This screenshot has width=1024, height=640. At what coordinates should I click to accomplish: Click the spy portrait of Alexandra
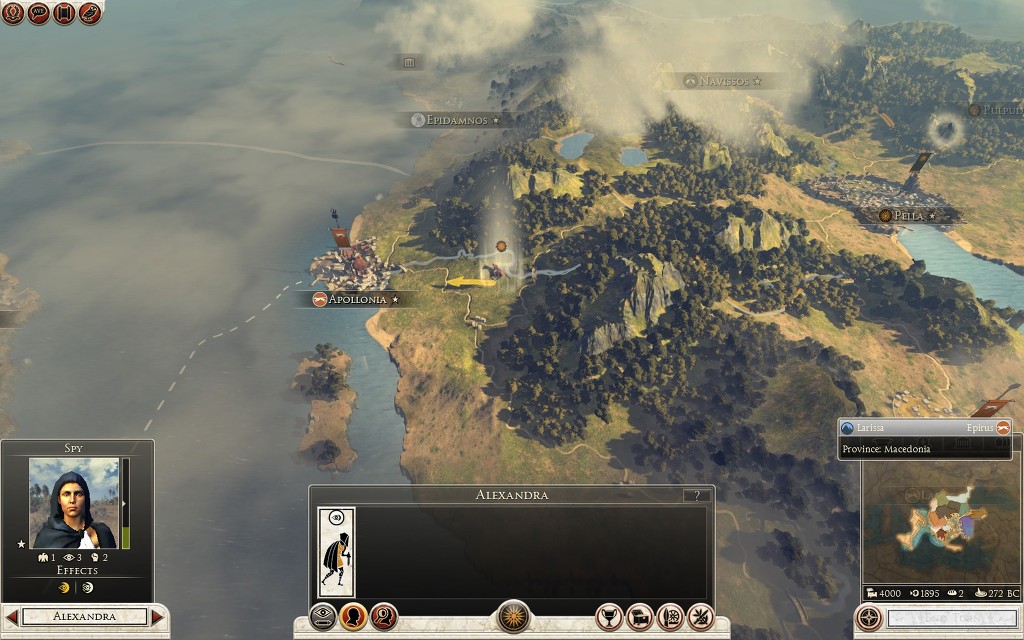click(x=73, y=503)
